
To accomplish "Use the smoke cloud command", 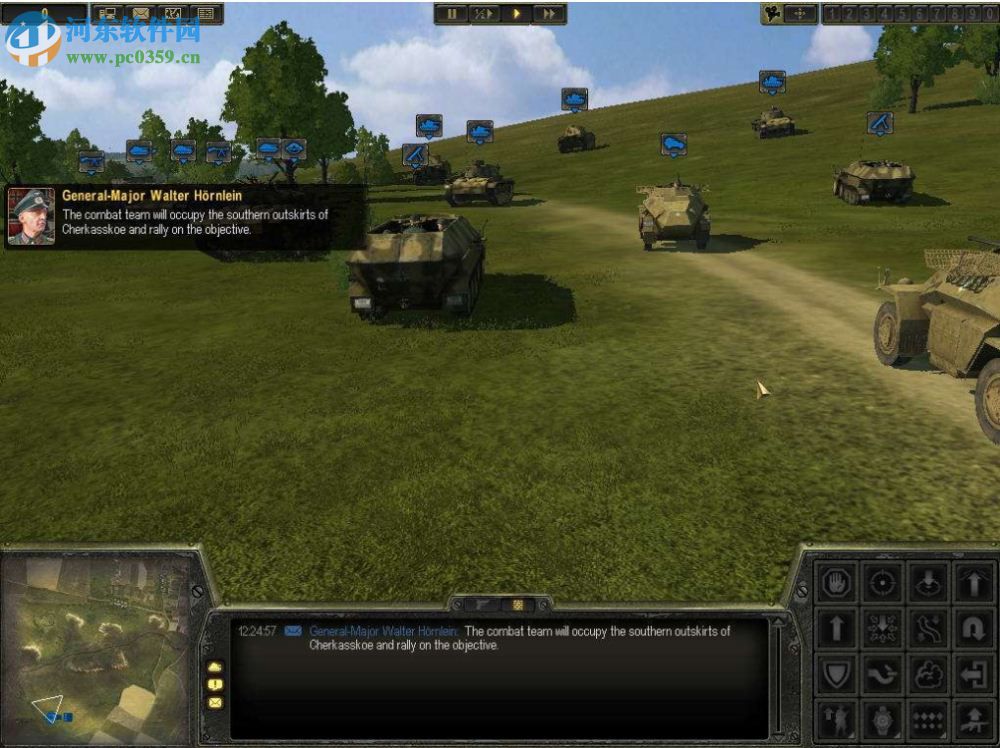I will (x=928, y=675).
